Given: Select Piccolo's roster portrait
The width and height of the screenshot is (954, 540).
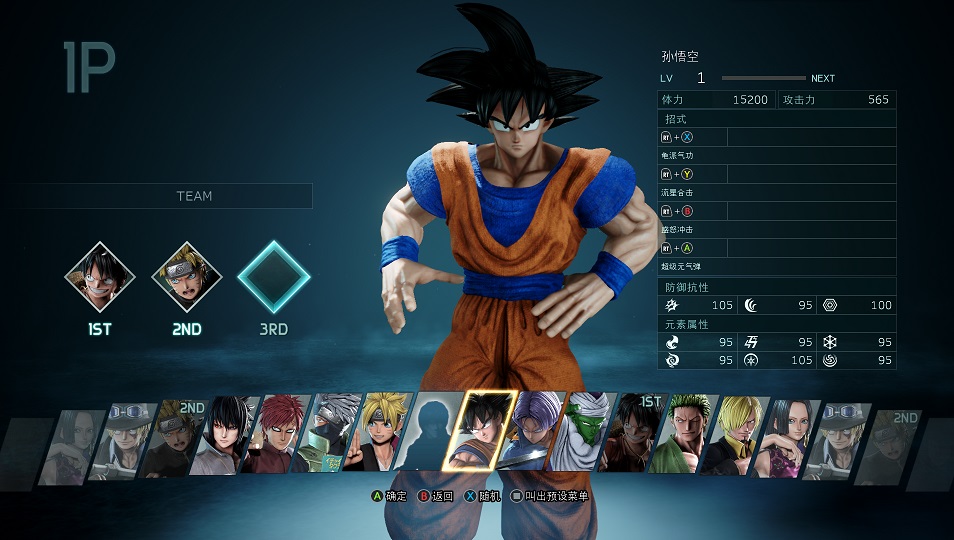Looking at the screenshot, I should click(x=585, y=434).
